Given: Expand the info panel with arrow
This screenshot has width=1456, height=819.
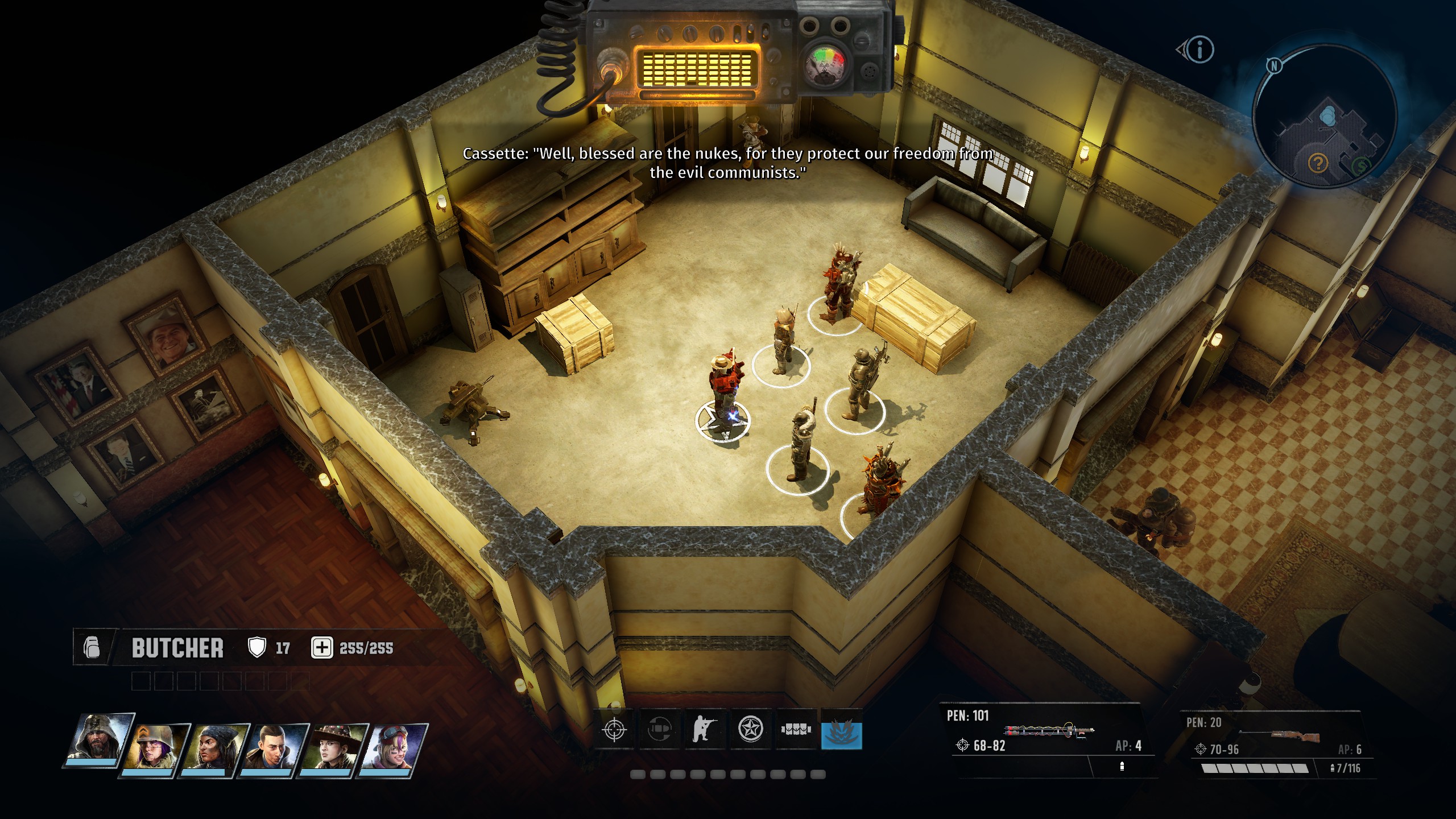Looking at the screenshot, I should tap(1196, 50).
